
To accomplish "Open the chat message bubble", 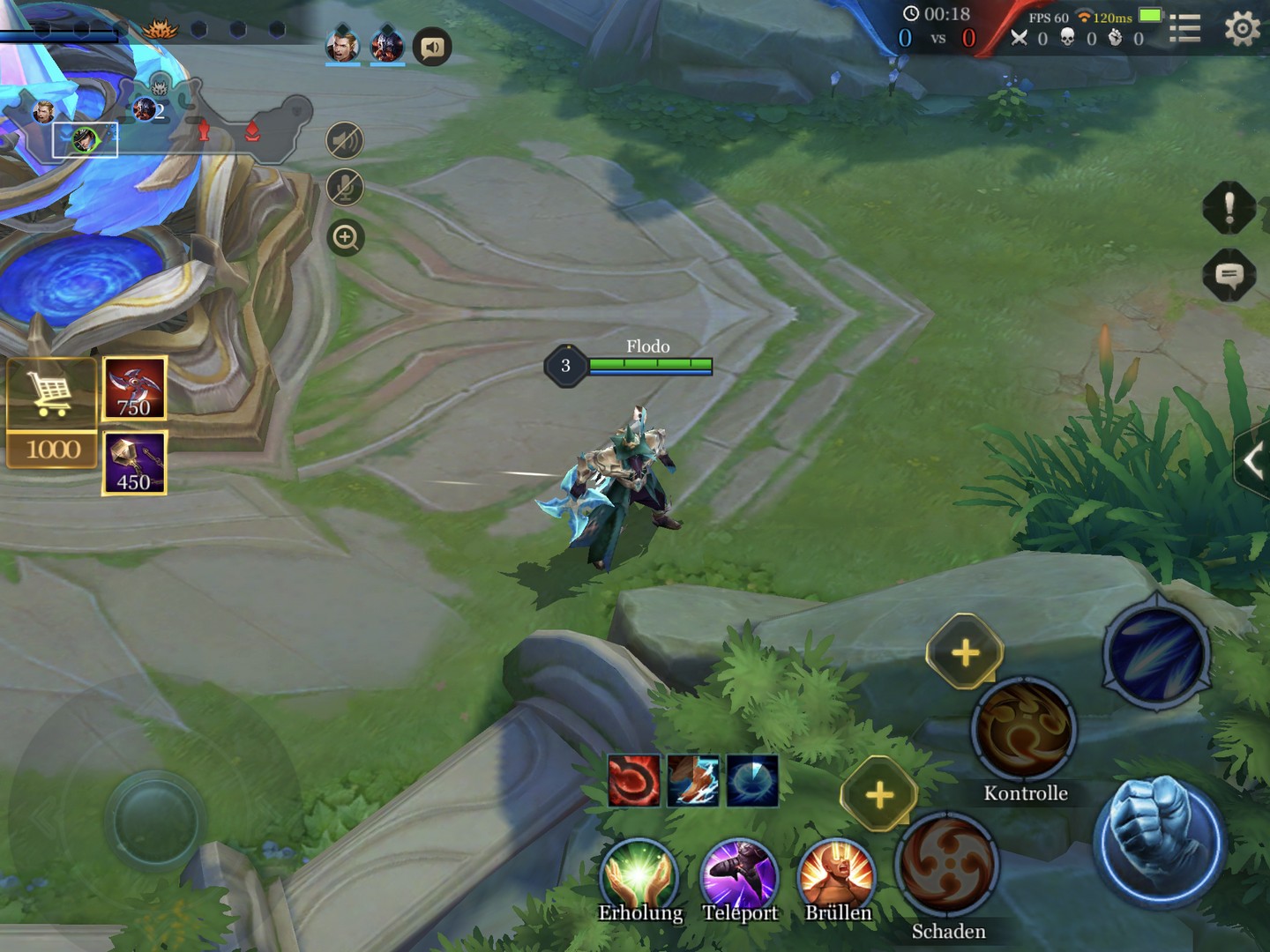I will [x=1229, y=276].
